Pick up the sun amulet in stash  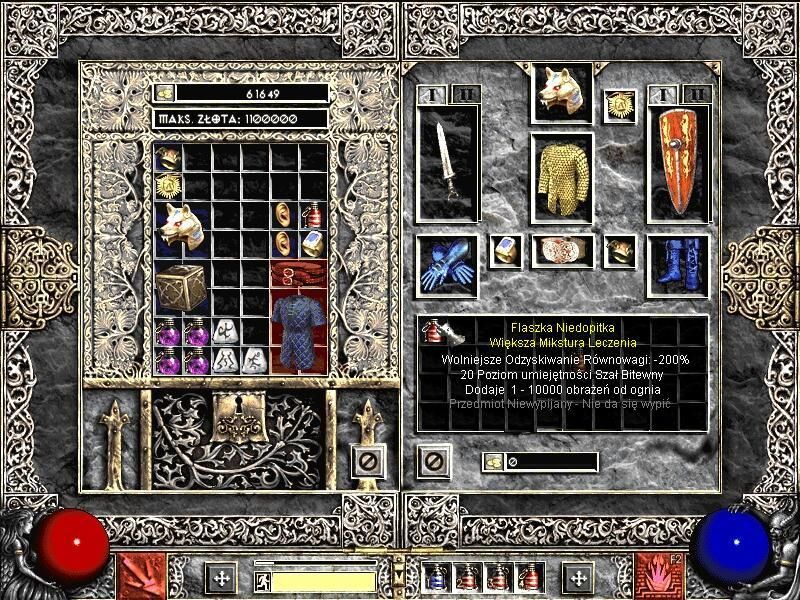click(168, 185)
